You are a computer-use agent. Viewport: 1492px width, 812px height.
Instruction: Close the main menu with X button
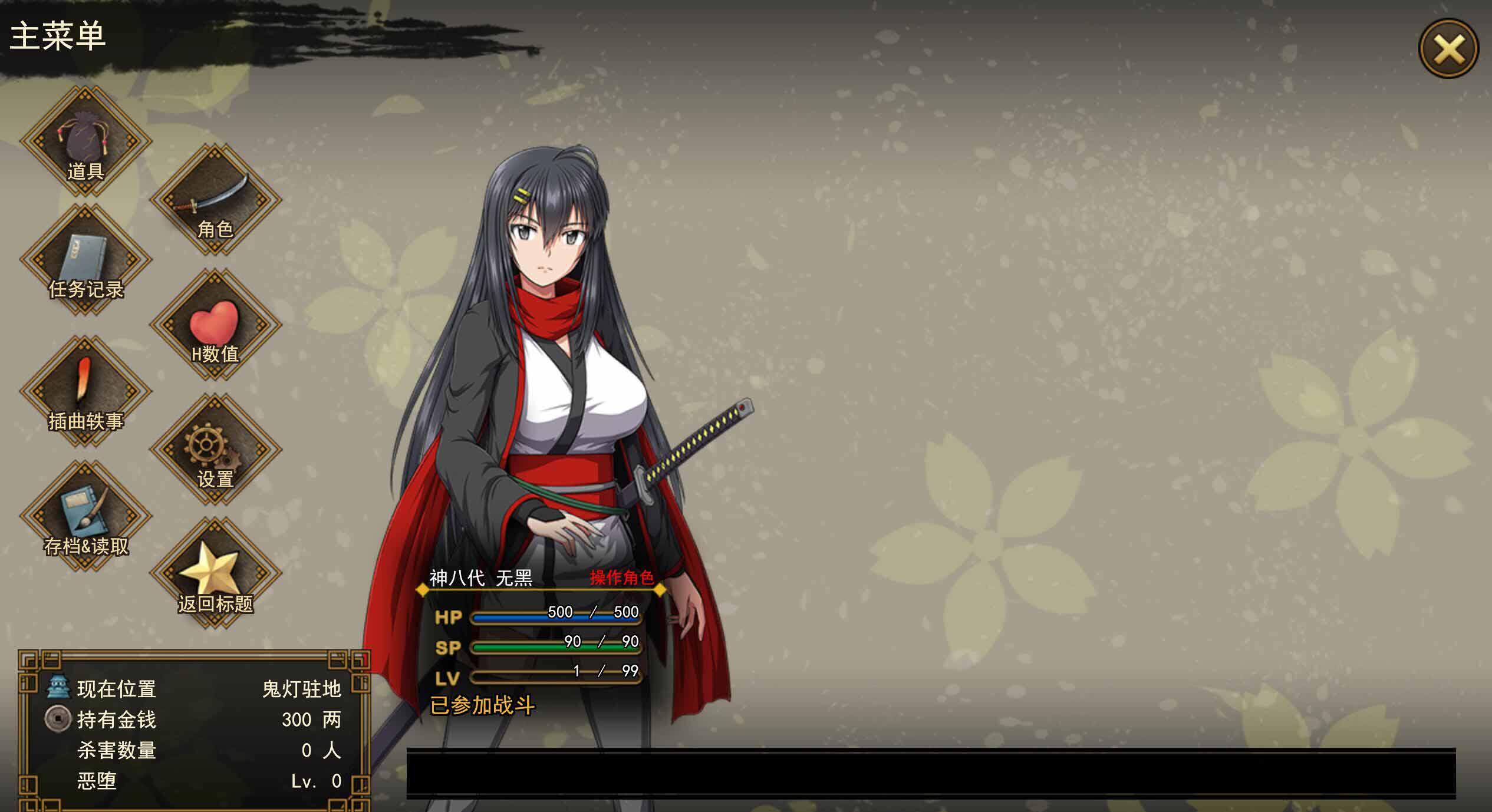[x=1448, y=48]
